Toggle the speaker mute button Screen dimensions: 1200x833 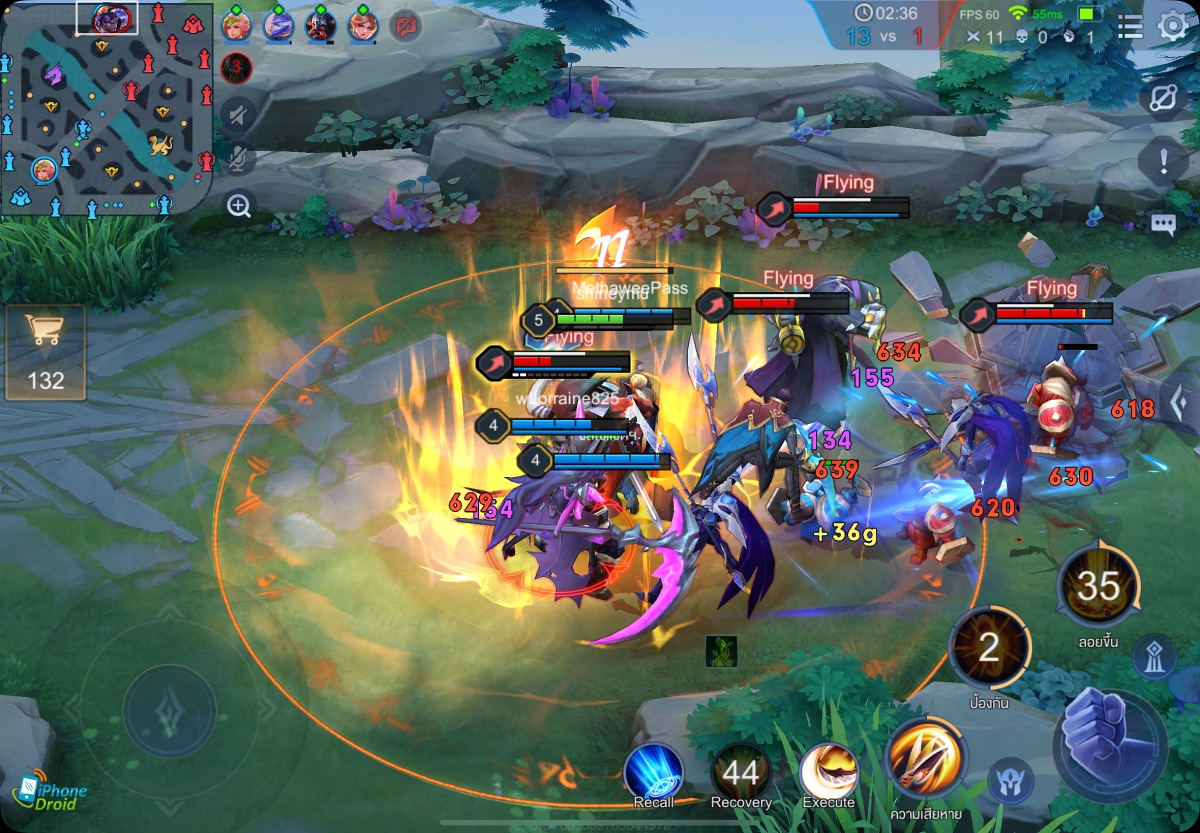tap(238, 116)
